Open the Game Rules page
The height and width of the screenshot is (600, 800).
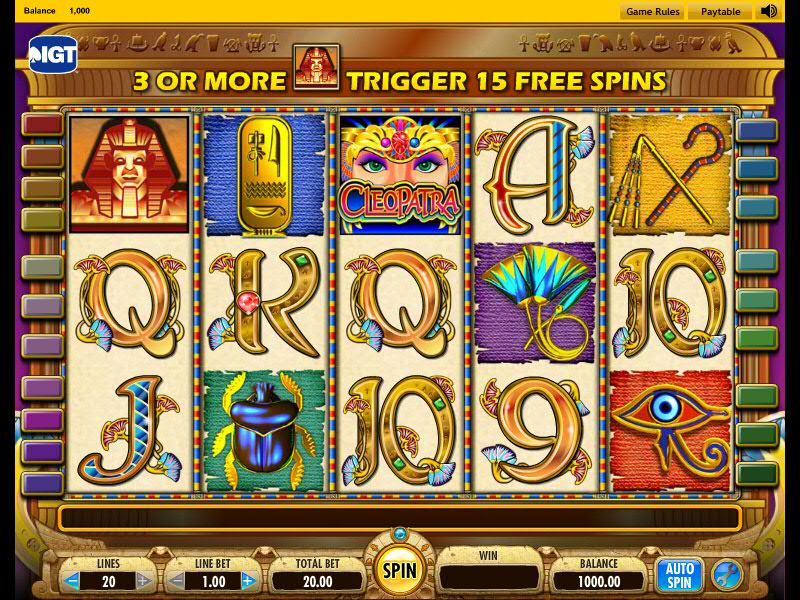[652, 12]
